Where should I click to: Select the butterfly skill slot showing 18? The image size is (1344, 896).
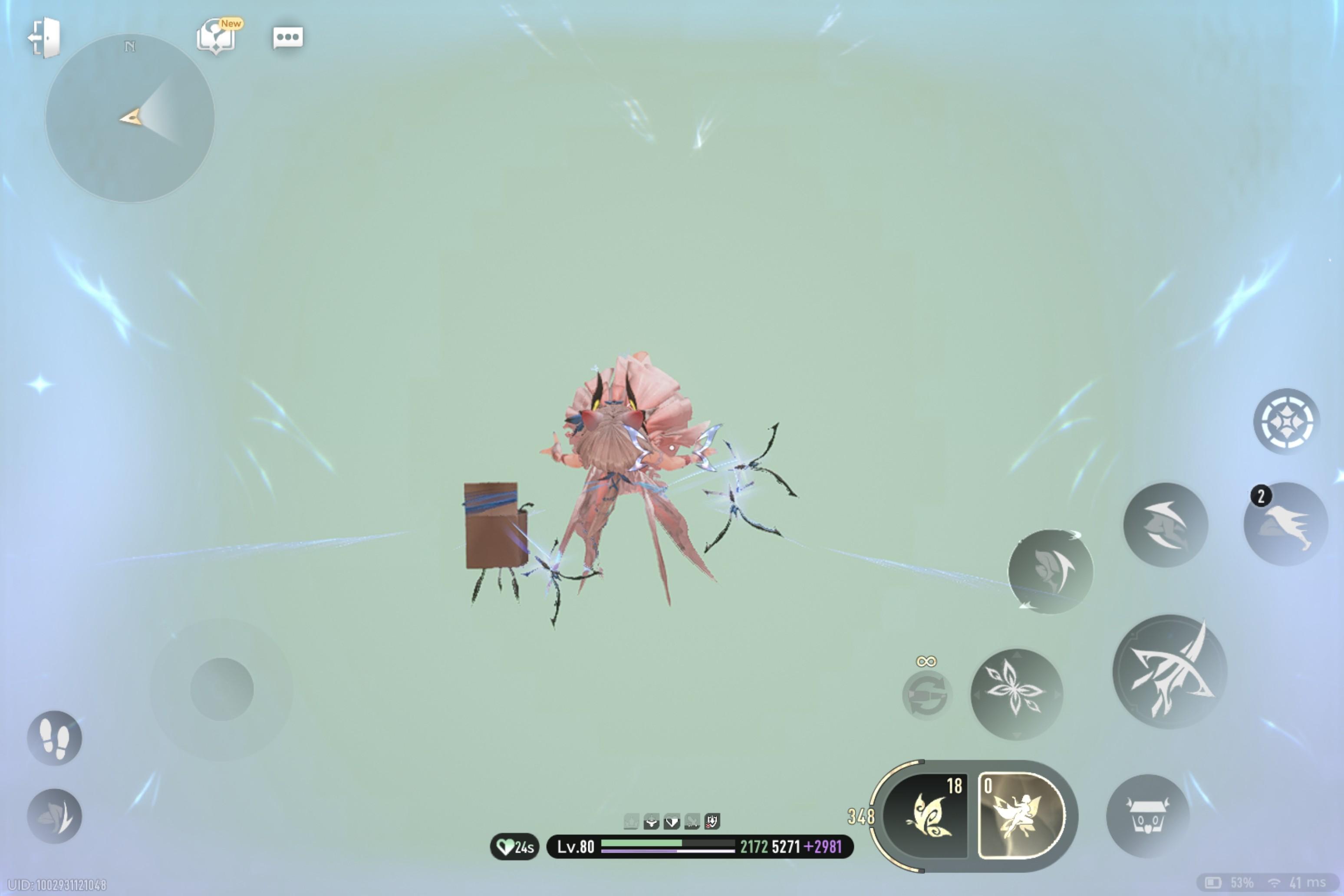(927, 816)
